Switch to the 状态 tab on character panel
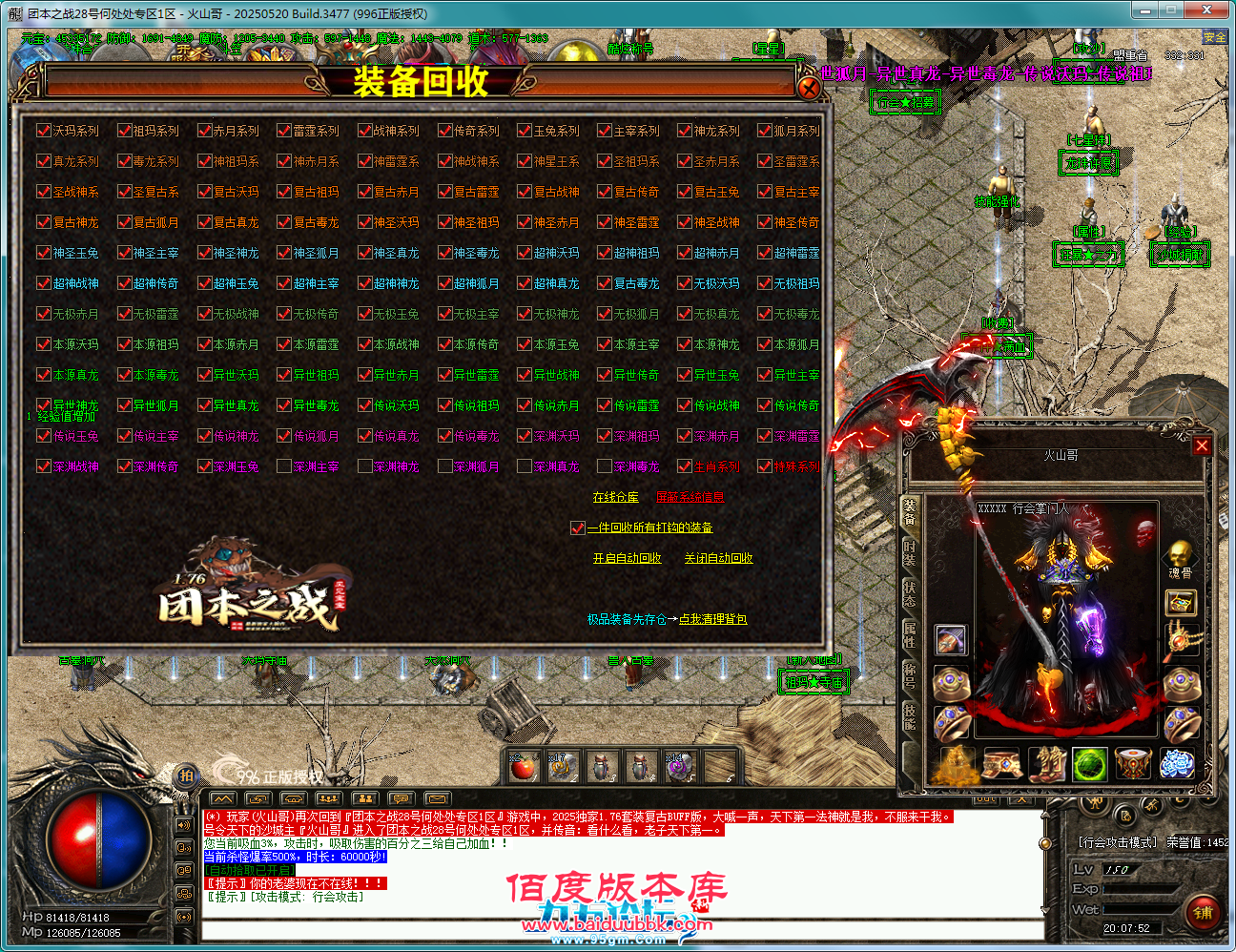Image resolution: width=1236 pixels, height=952 pixels. click(910, 593)
